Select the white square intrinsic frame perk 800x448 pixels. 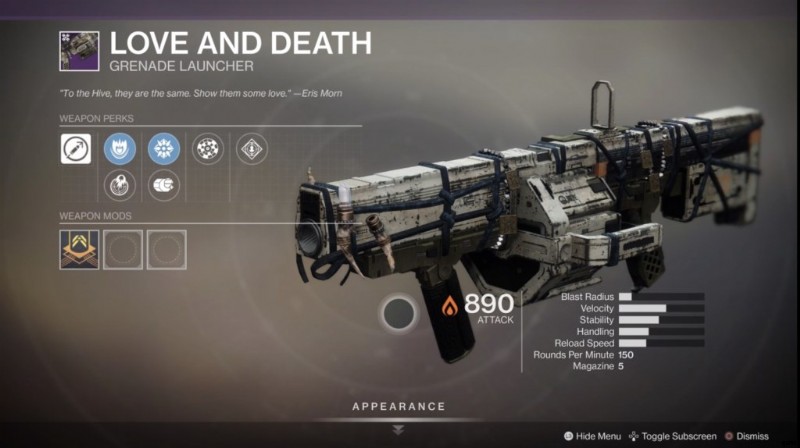(x=76, y=150)
